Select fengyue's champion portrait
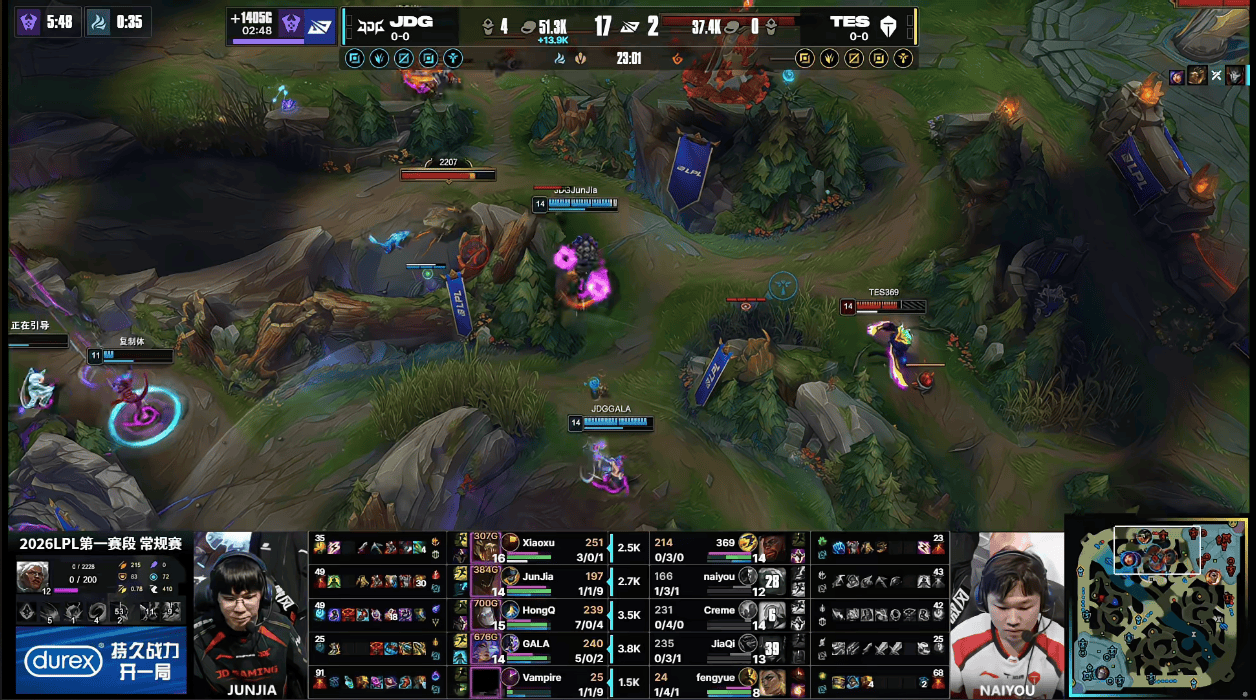Image resolution: width=1256 pixels, height=700 pixels. [x=769, y=683]
